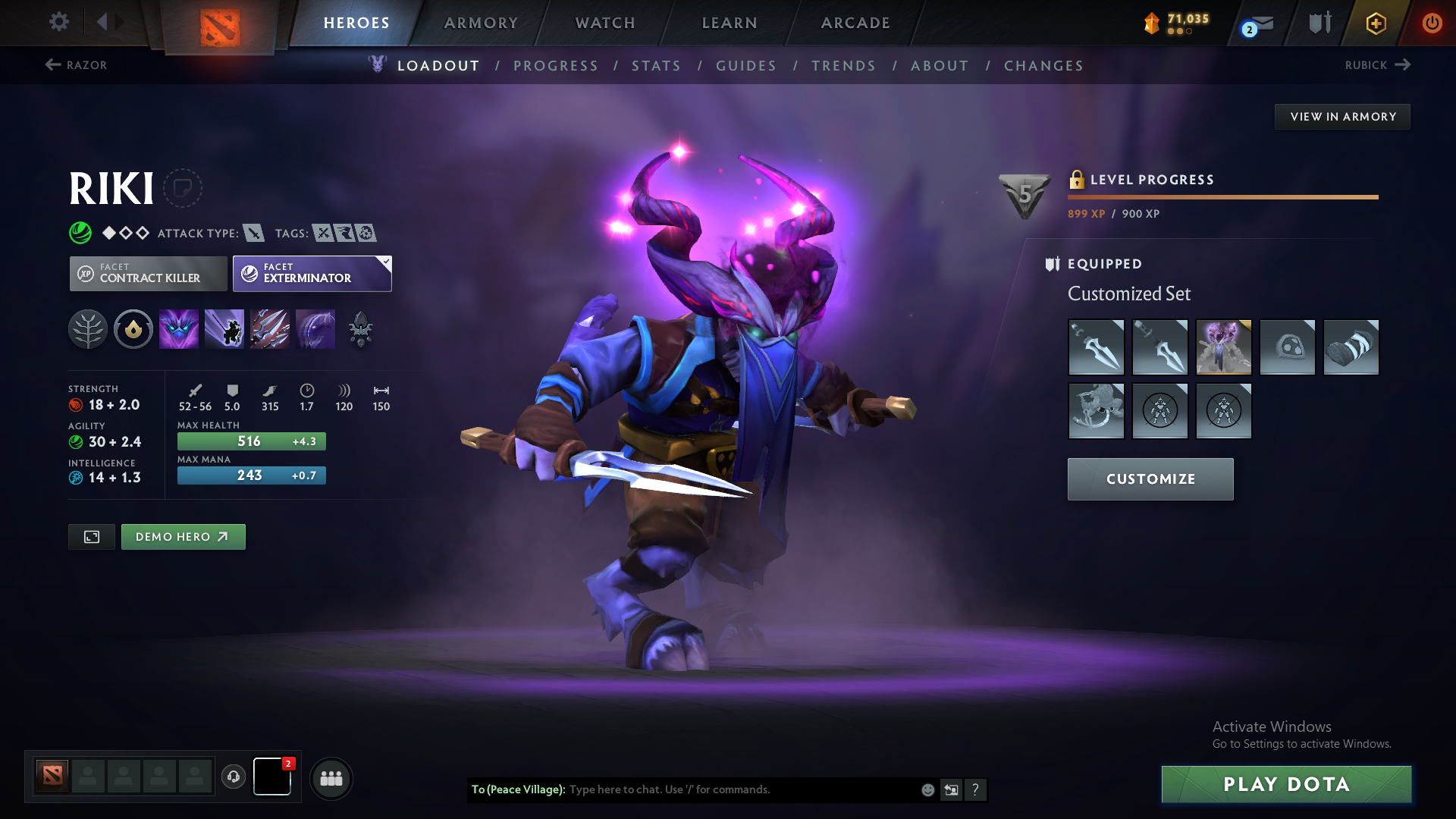Switch to the Stats tab
This screenshot has height=819, width=1456.
pyautogui.click(x=656, y=66)
